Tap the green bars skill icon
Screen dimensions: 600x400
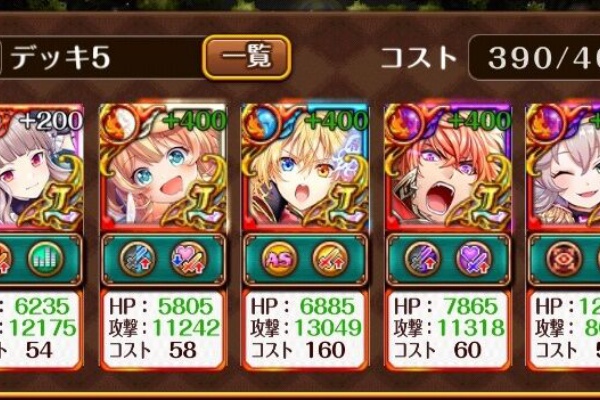tap(45, 259)
